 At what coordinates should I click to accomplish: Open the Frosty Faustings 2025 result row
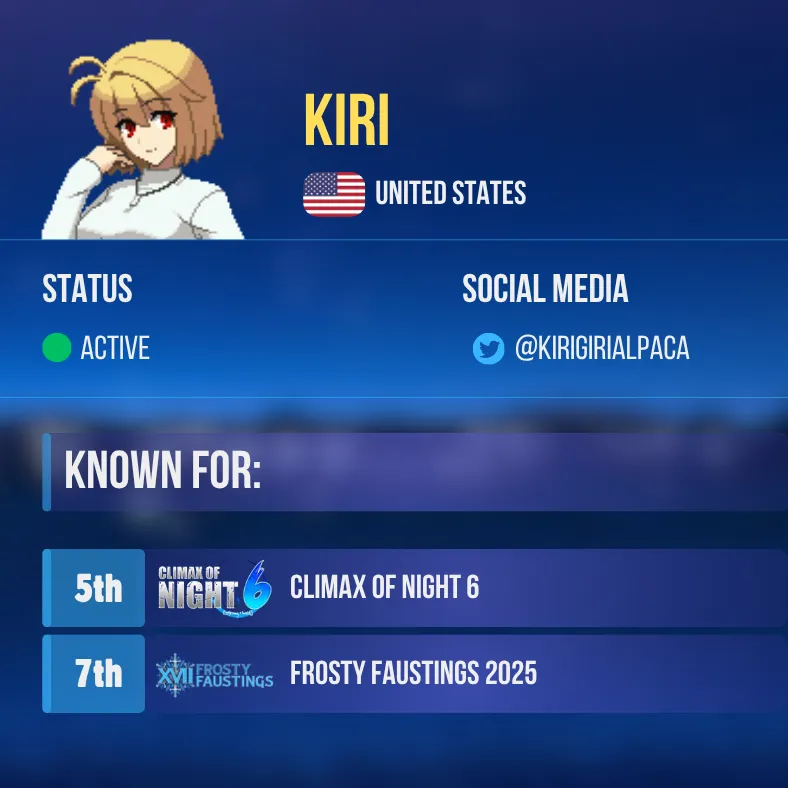click(x=412, y=674)
